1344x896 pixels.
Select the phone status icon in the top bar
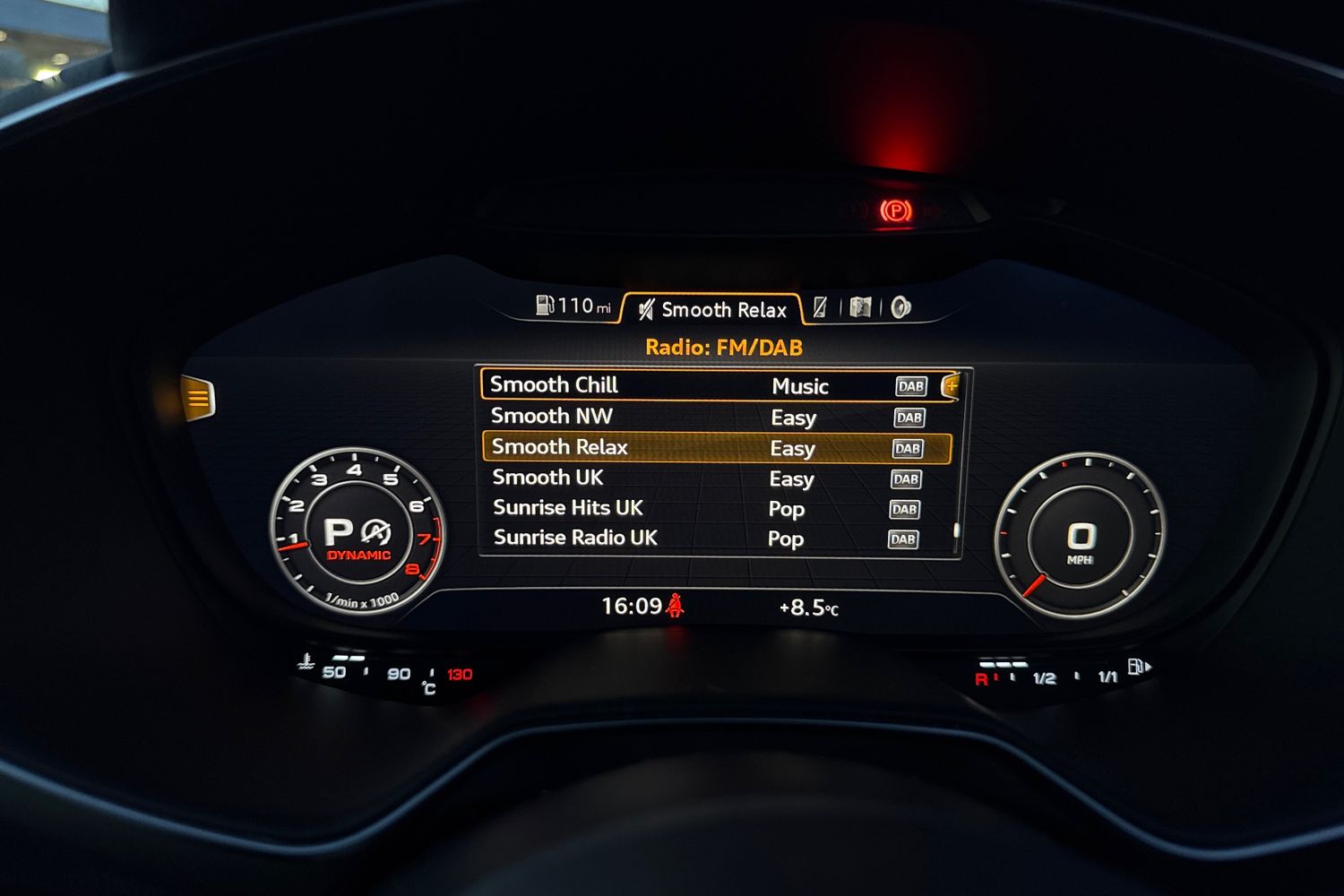tap(822, 306)
